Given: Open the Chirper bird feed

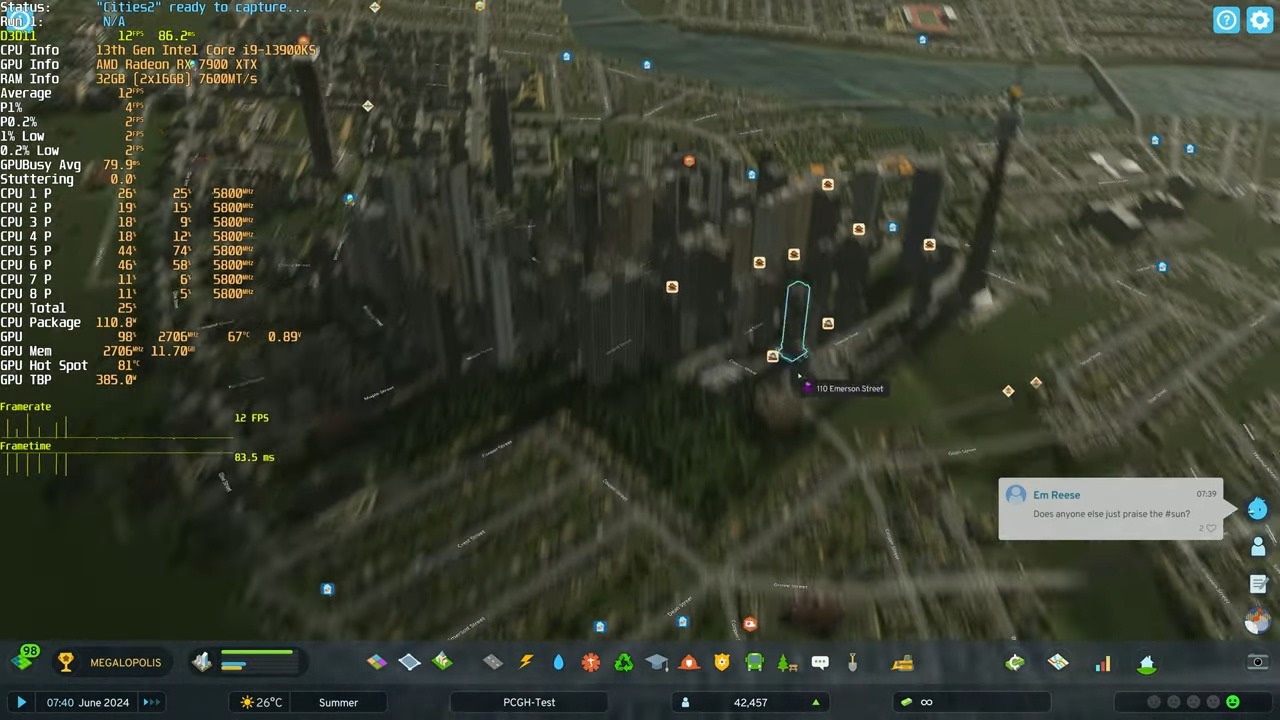Looking at the screenshot, I should 1257,509.
